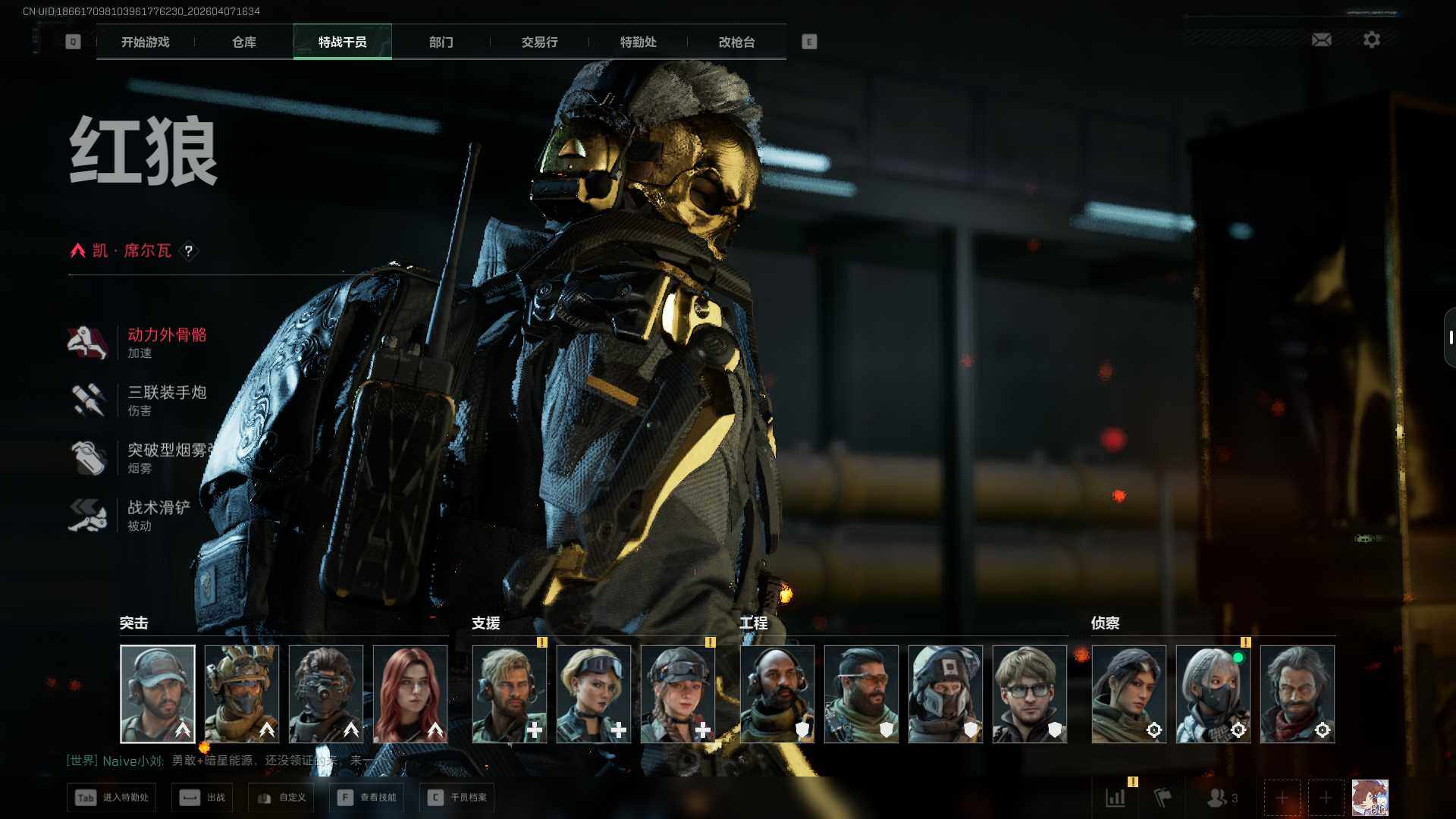
Task: Show the 三联装手炮 skill details
Action: (167, 400)
